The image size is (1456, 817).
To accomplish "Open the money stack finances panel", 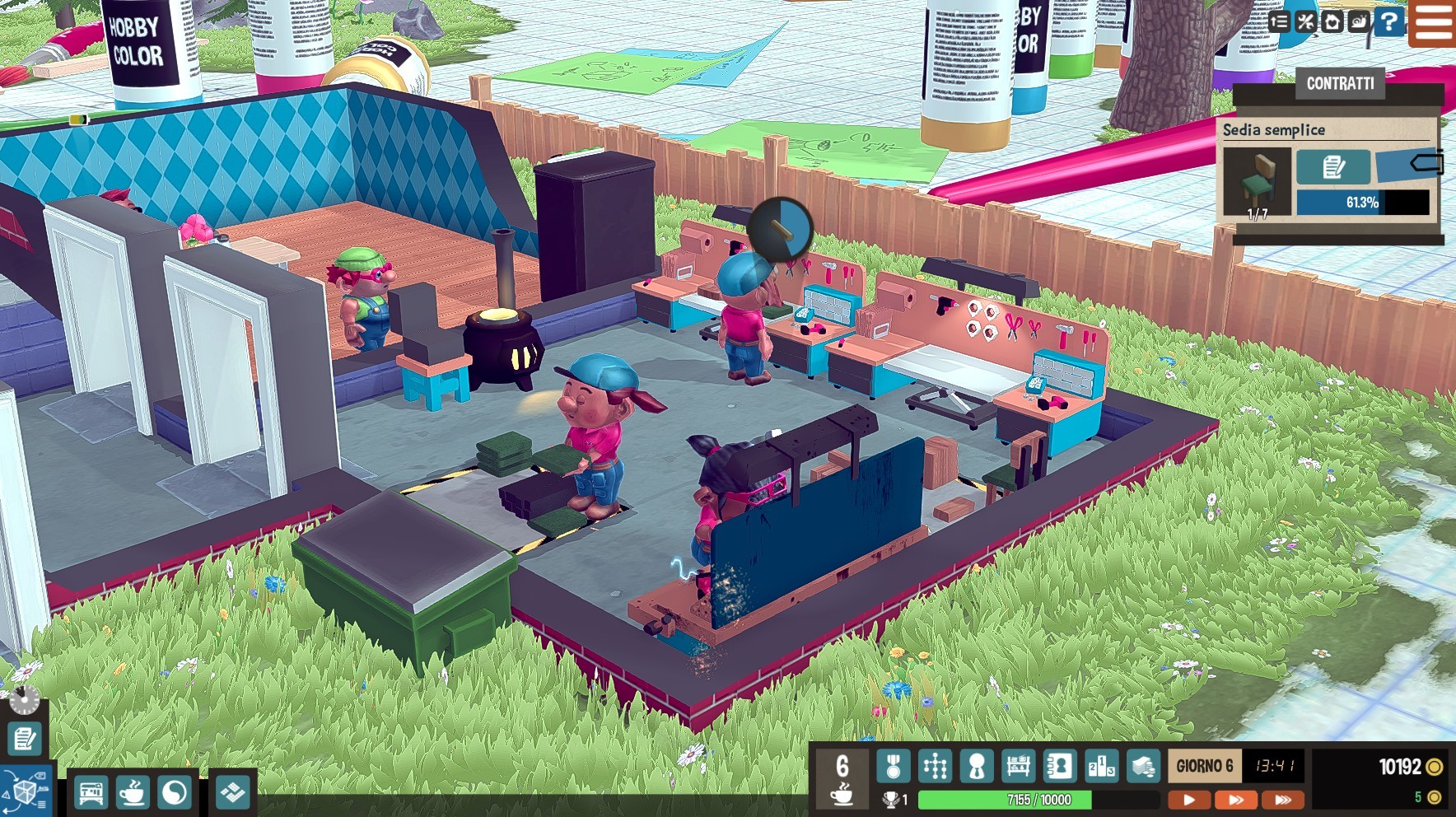I will pos(1143,767).
